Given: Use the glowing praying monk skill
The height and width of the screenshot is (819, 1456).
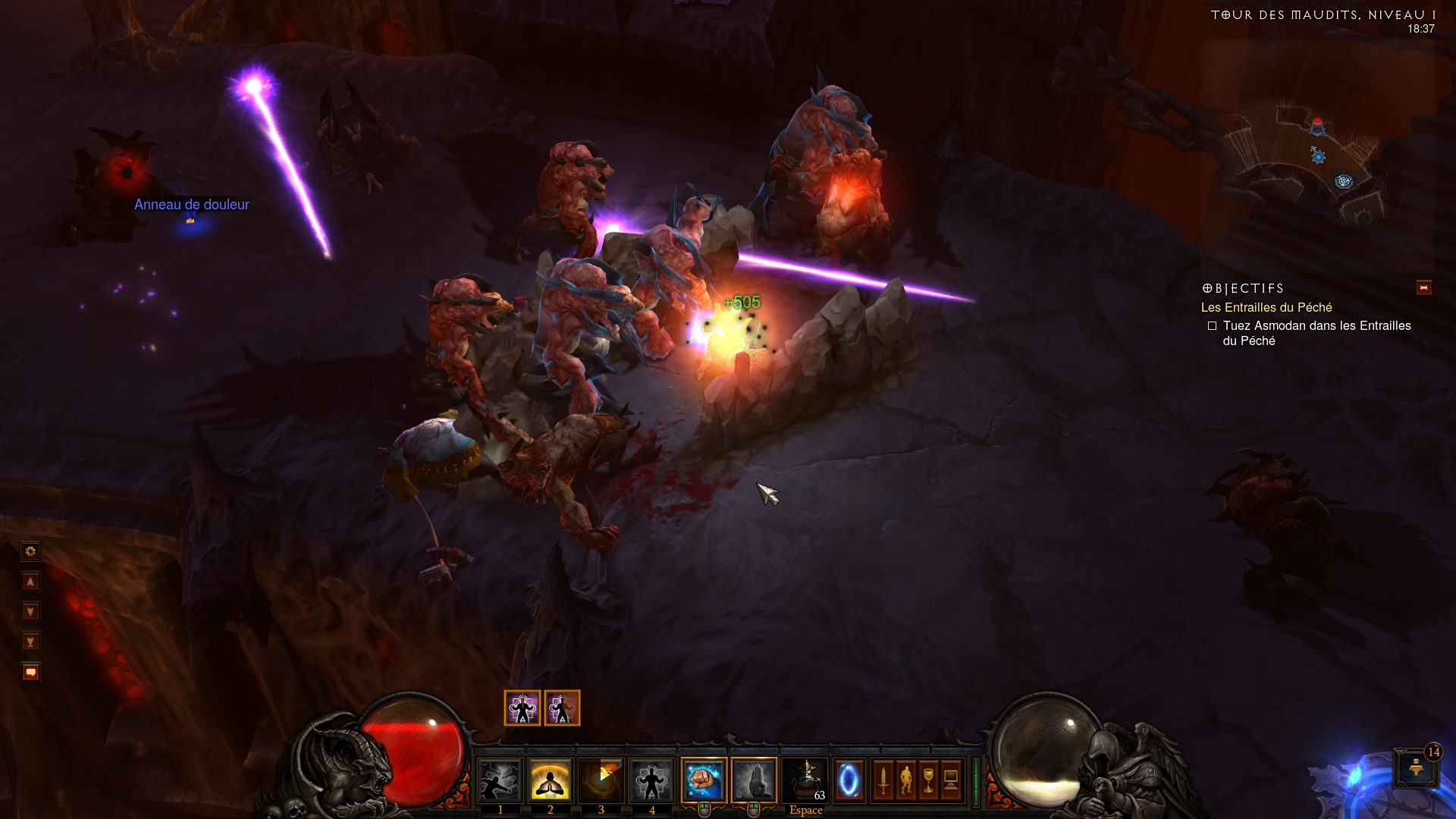Looking at the screenshot, I should 550,780.
